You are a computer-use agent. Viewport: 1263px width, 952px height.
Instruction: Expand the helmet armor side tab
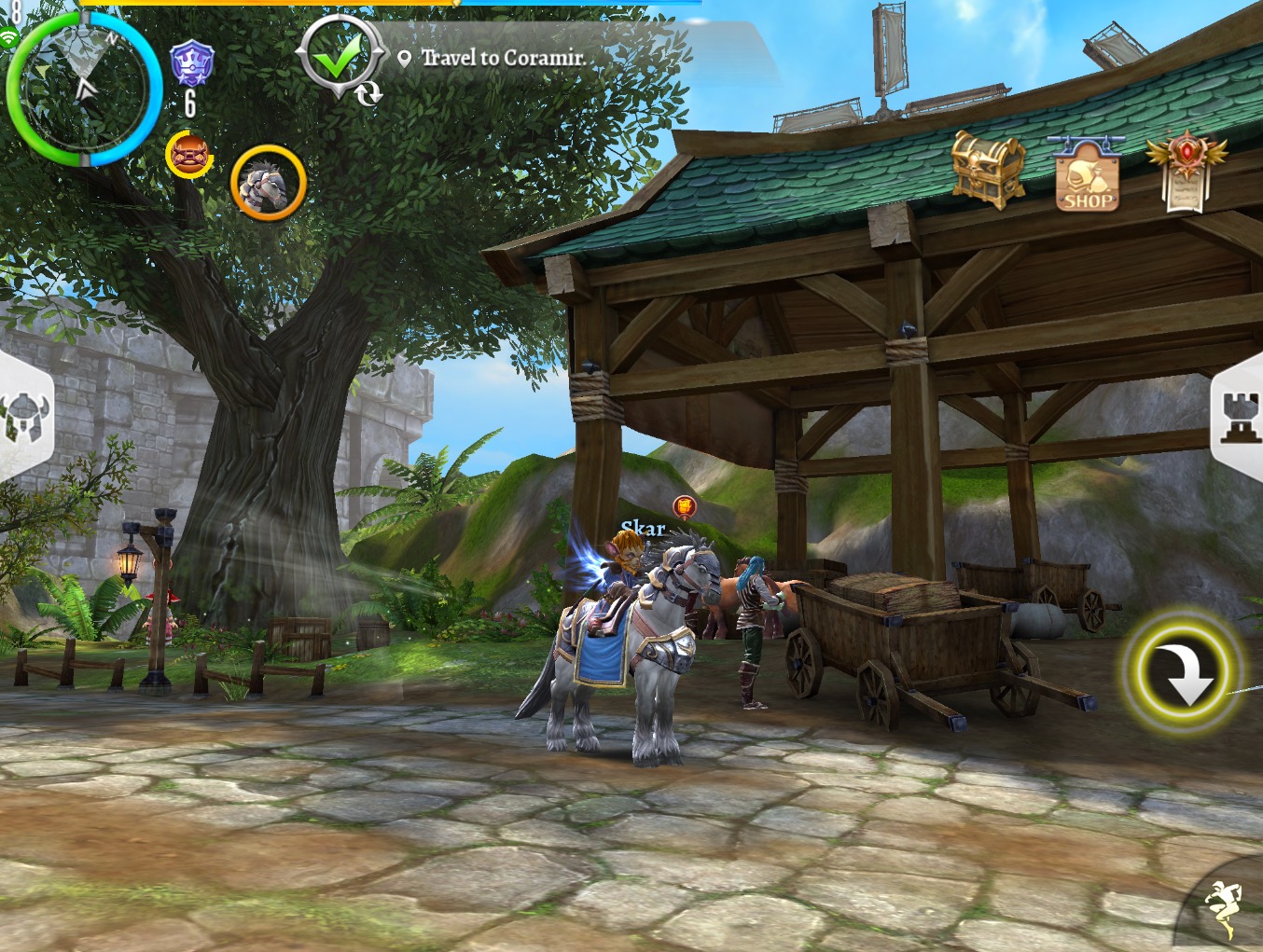[24, 416]
